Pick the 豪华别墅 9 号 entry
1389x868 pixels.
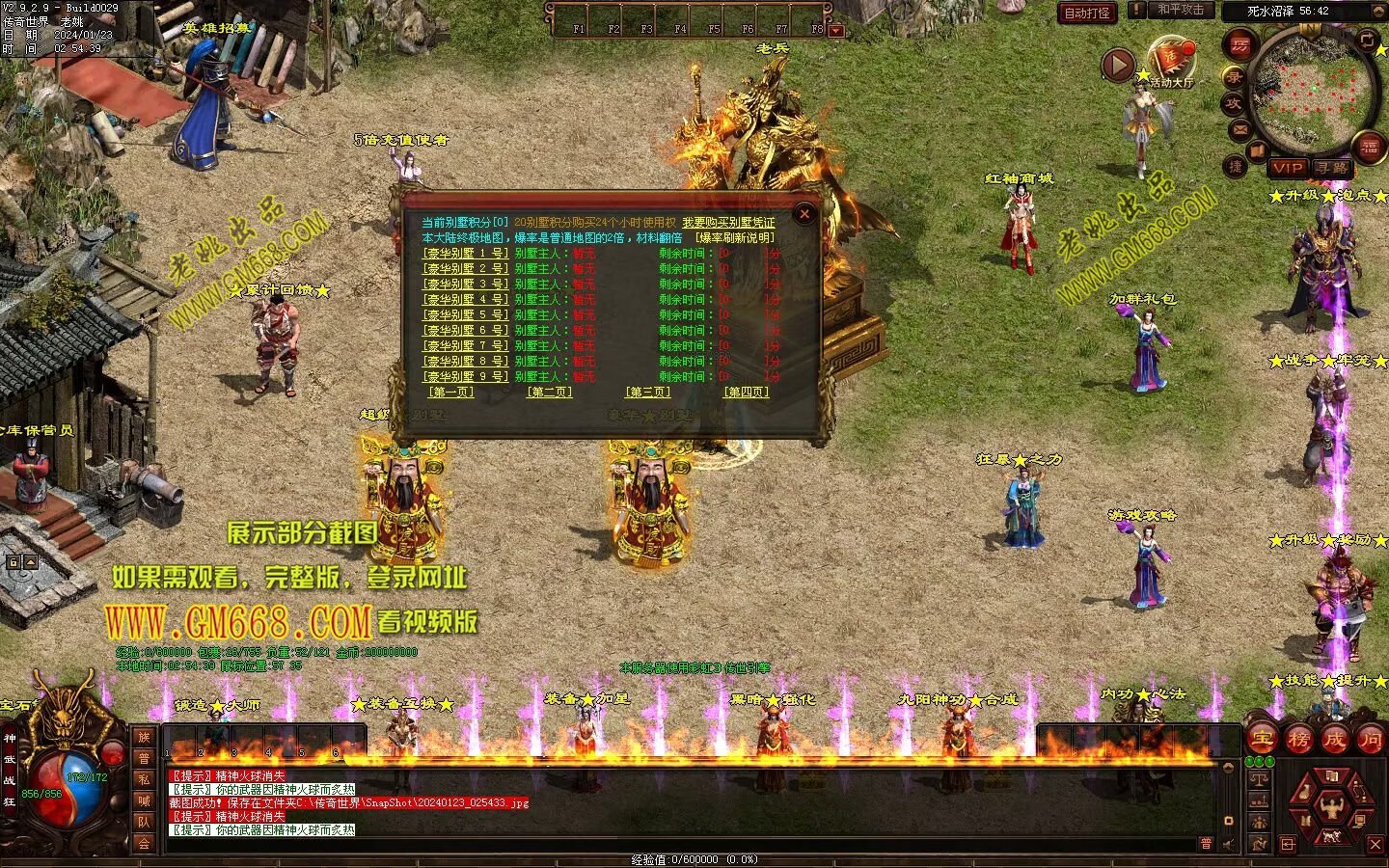(x=465, y=377)
